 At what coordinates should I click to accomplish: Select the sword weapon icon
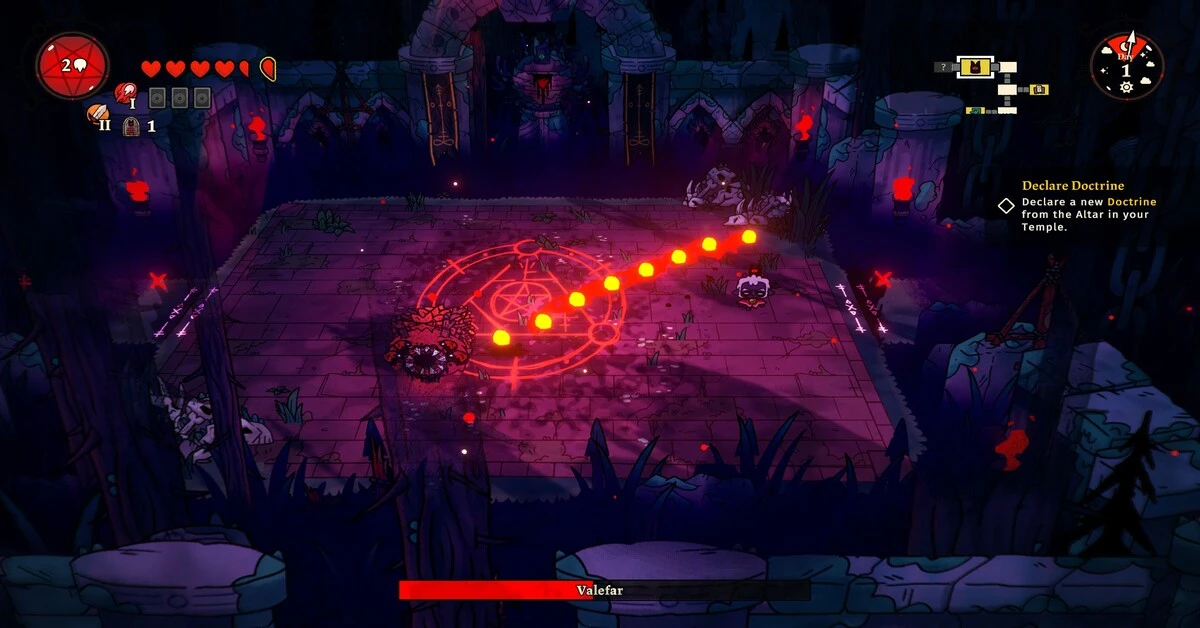tap(97, 114)
